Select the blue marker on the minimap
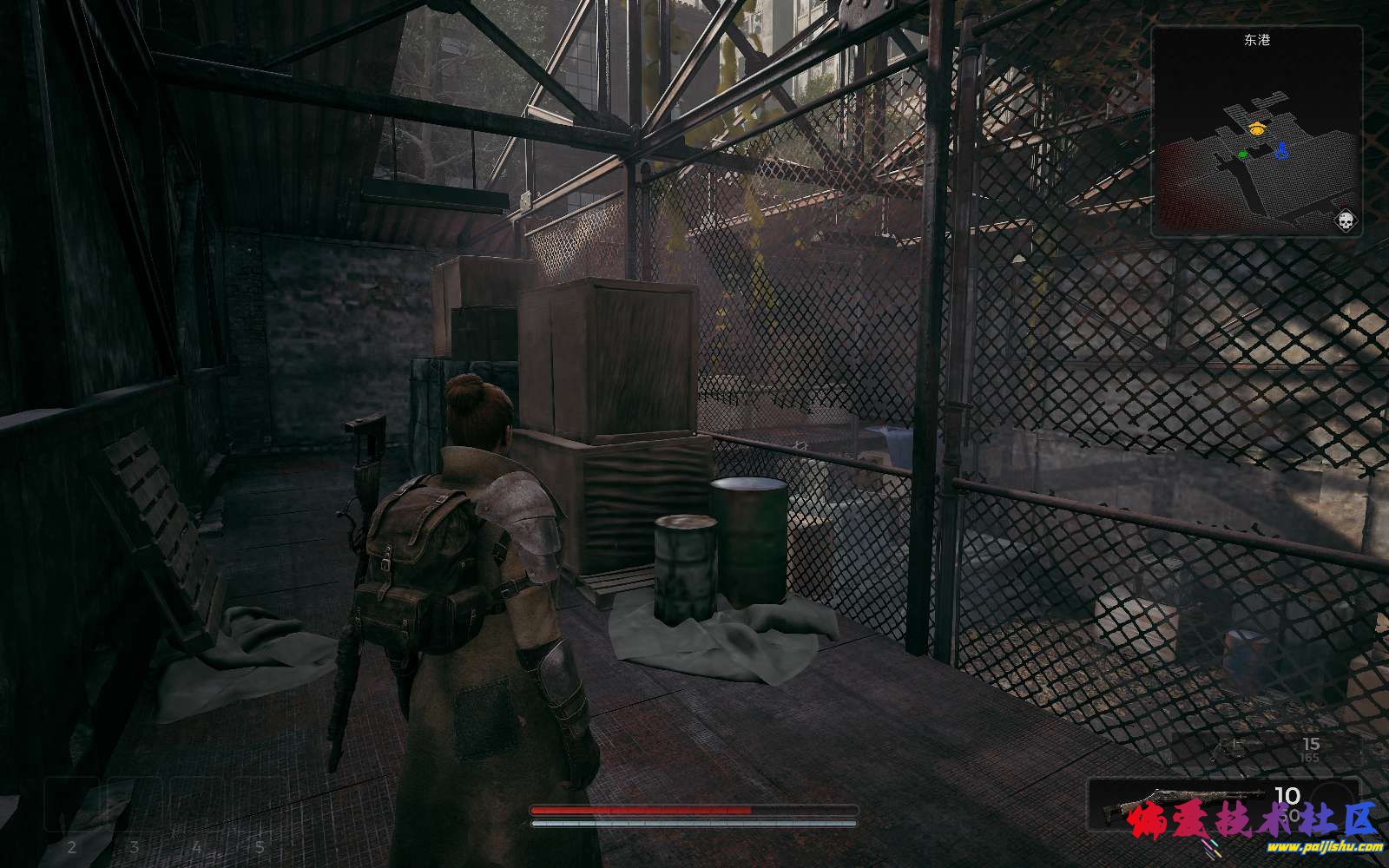 point(1281,152)
